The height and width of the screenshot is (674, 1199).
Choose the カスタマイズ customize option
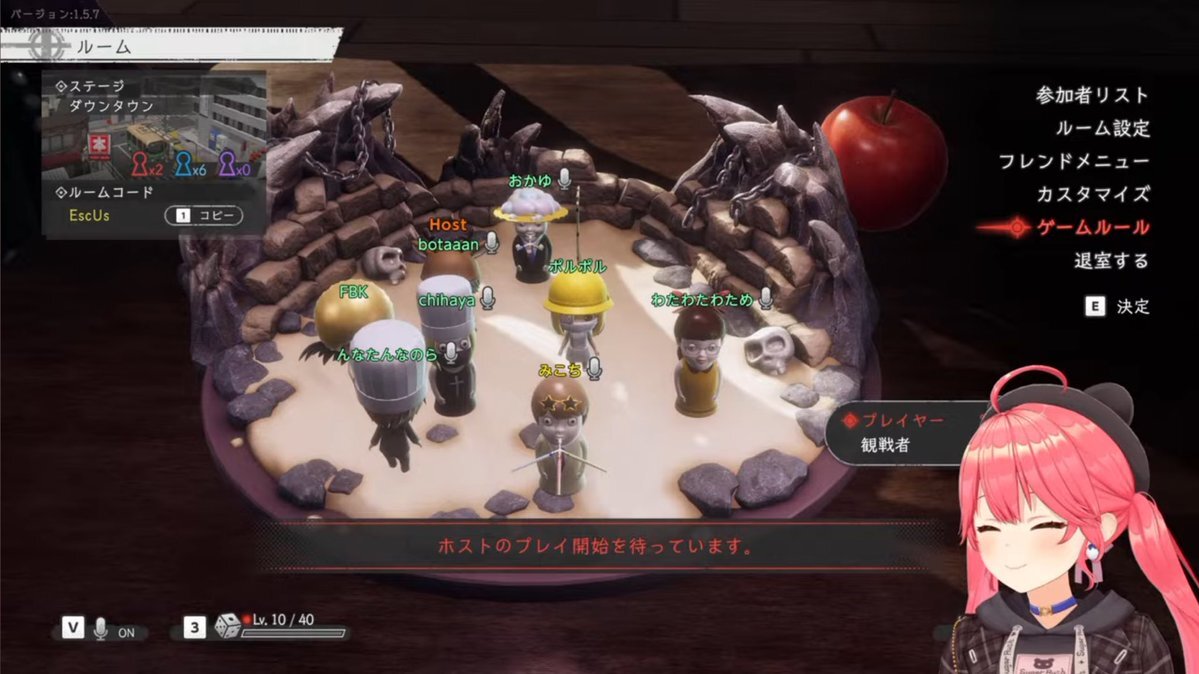[x=1092, y=194]
